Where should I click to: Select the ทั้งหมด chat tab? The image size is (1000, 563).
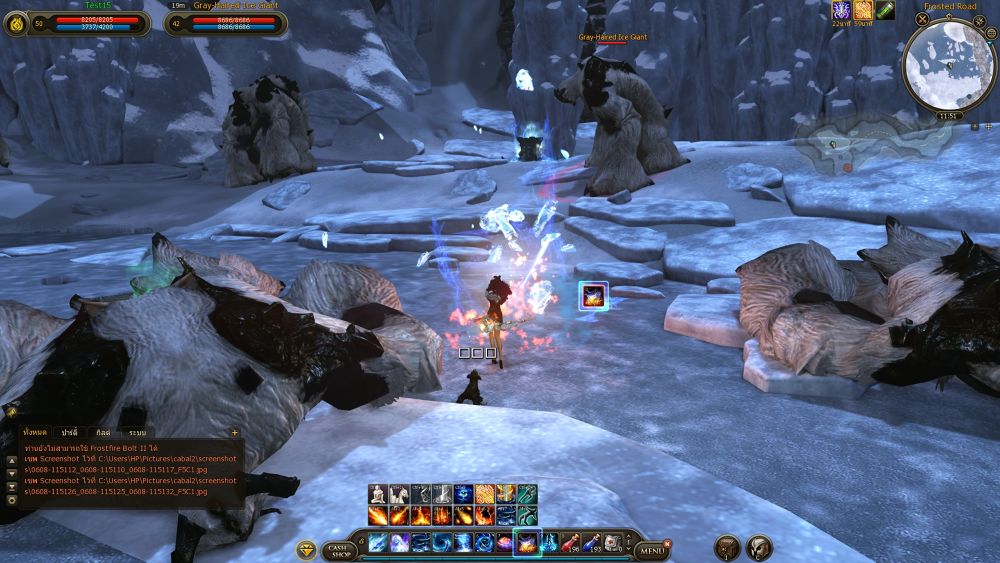[35, 432]
